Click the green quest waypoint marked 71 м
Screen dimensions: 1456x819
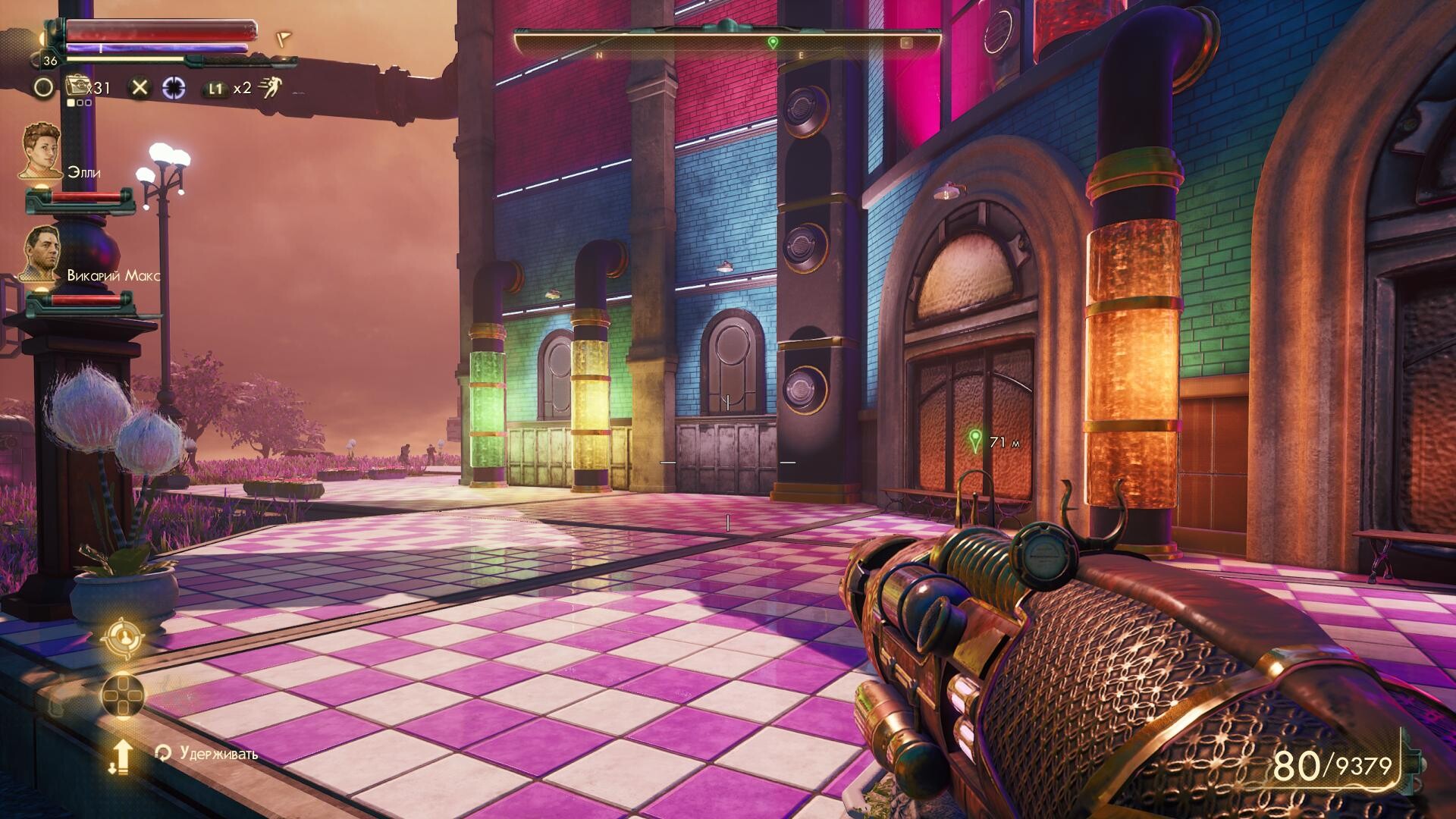point(975,440)
